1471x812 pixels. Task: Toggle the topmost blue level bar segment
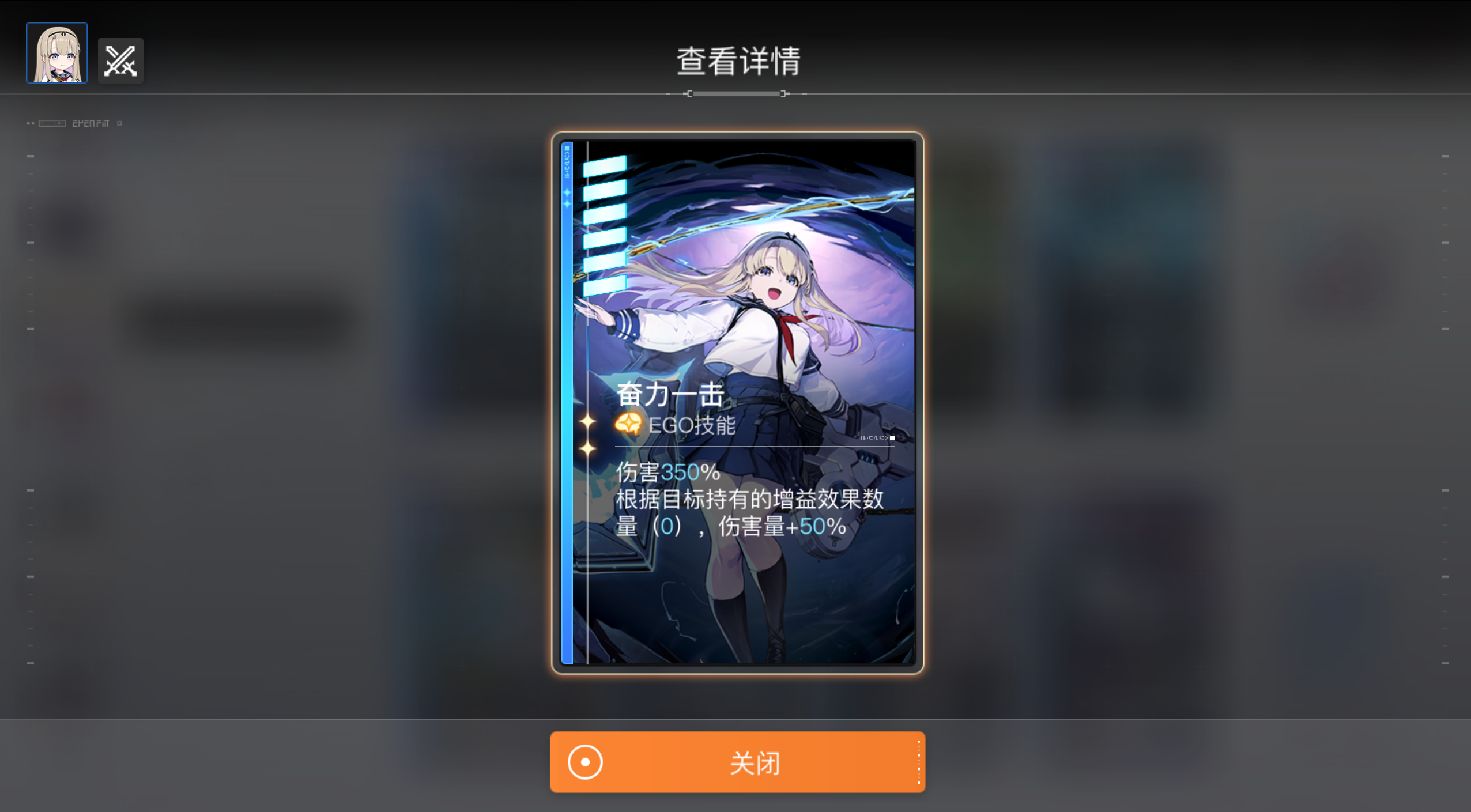click(x=604, y=167)
